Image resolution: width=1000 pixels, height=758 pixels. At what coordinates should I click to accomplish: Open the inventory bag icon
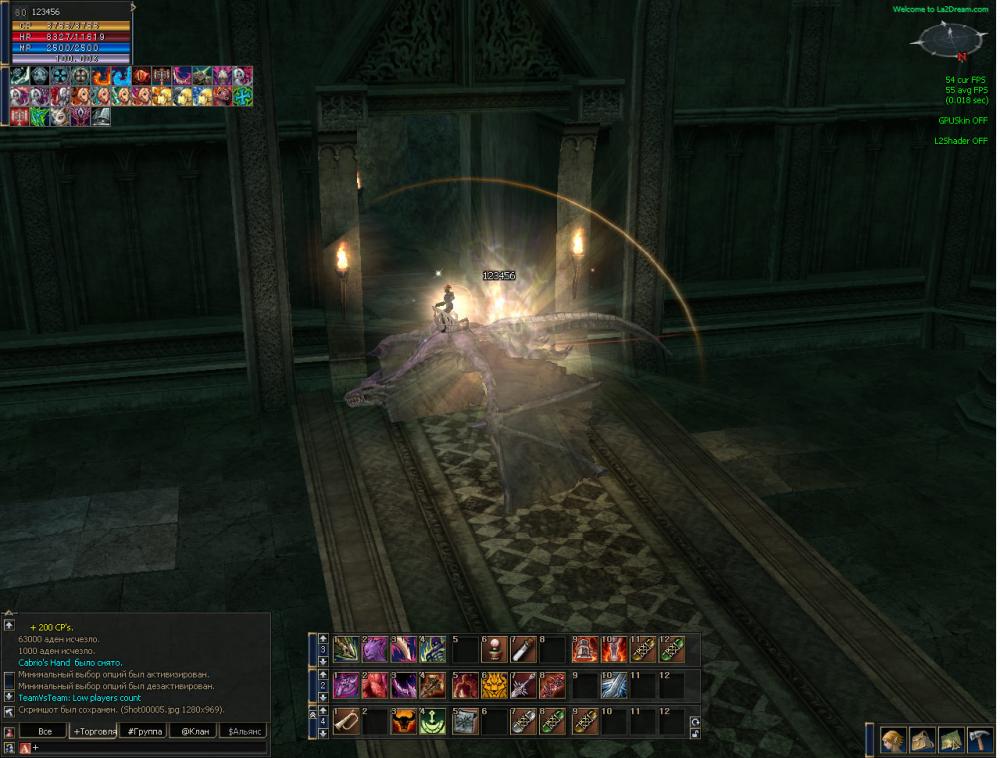tap(922, 740)
